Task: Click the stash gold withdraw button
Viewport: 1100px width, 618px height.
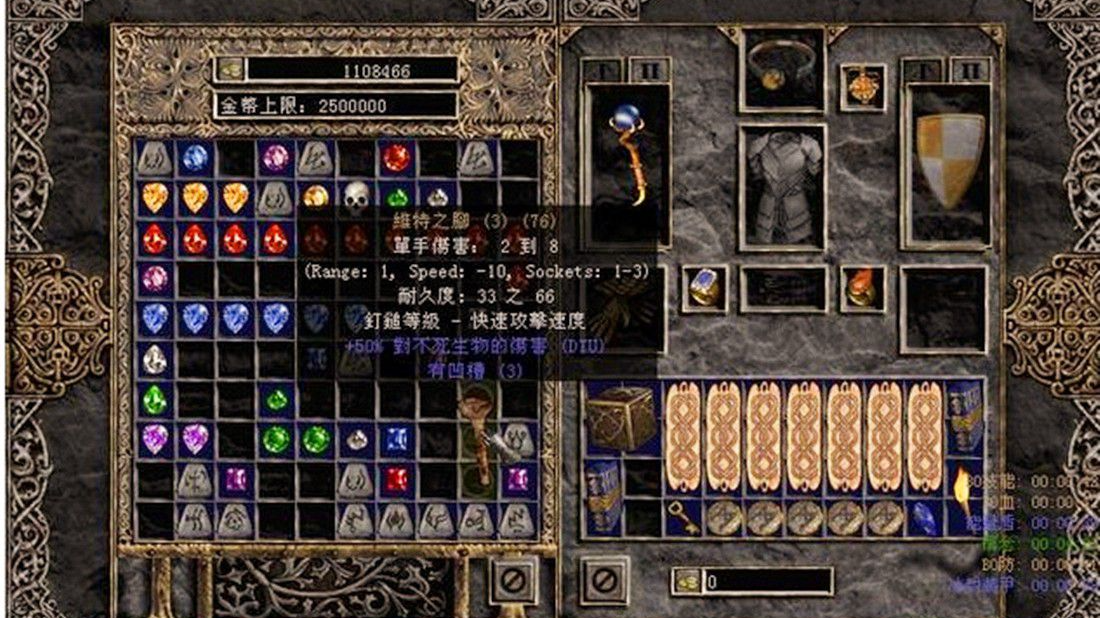Action: [x=230, y=70]
